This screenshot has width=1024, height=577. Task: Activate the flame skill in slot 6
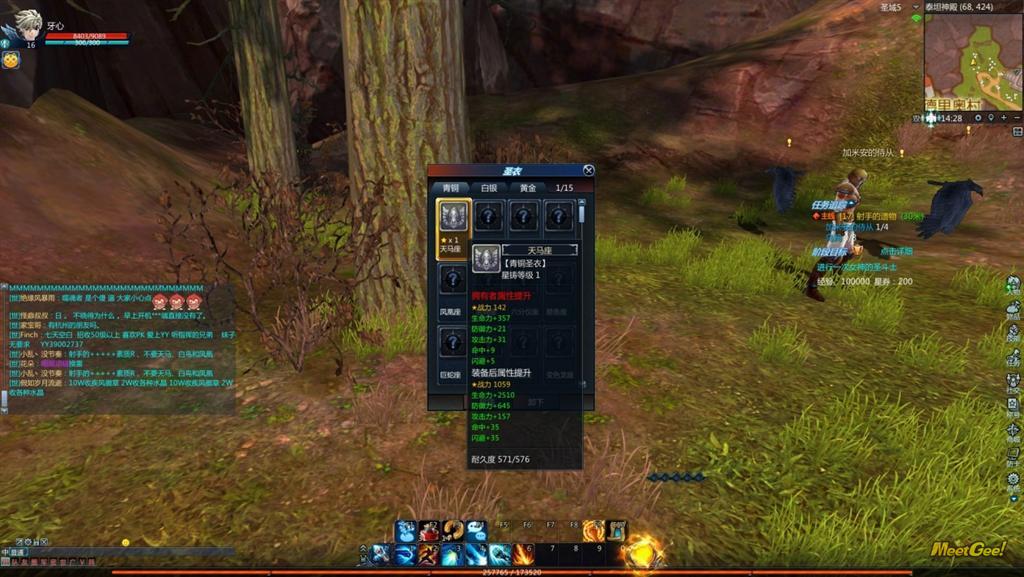[523, 553]
